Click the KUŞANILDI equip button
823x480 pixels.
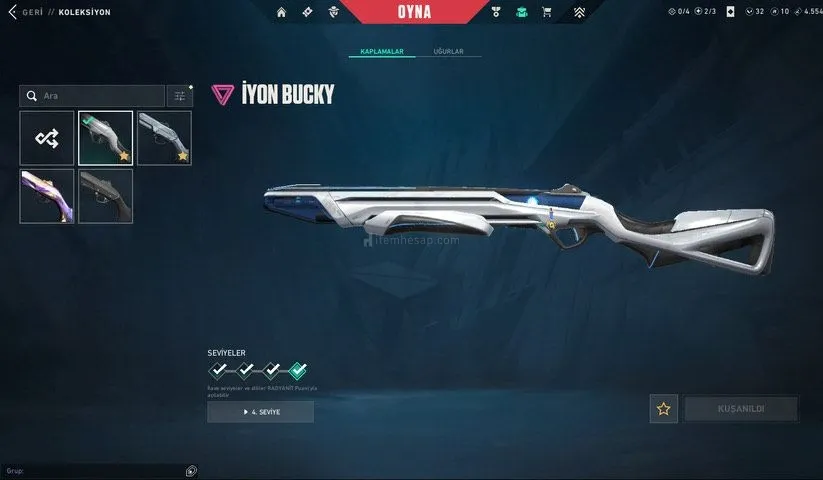[x=741, y=408]
